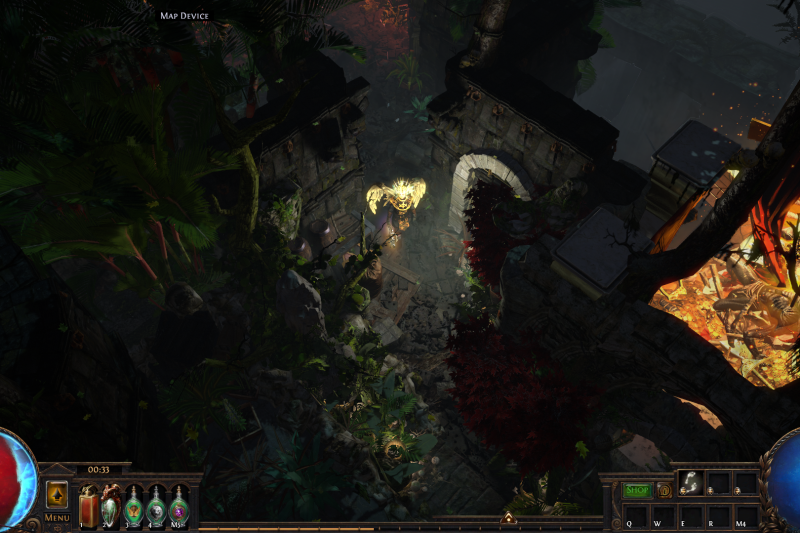
Task: Use the green flask with purple gem
Action: 179,506
